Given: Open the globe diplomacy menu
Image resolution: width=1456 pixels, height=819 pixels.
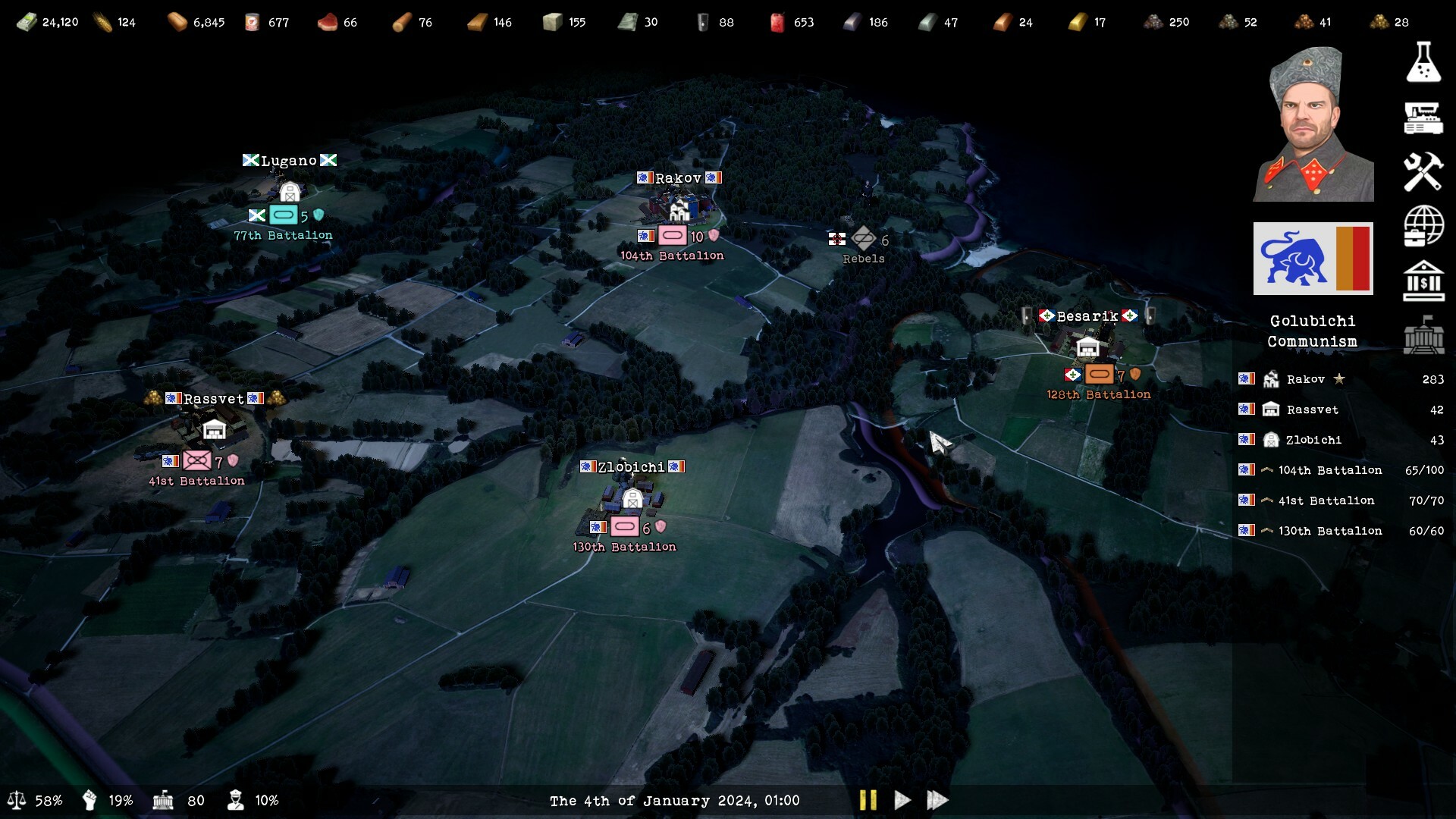Looking at the screenshot, I should [1423, 226].
